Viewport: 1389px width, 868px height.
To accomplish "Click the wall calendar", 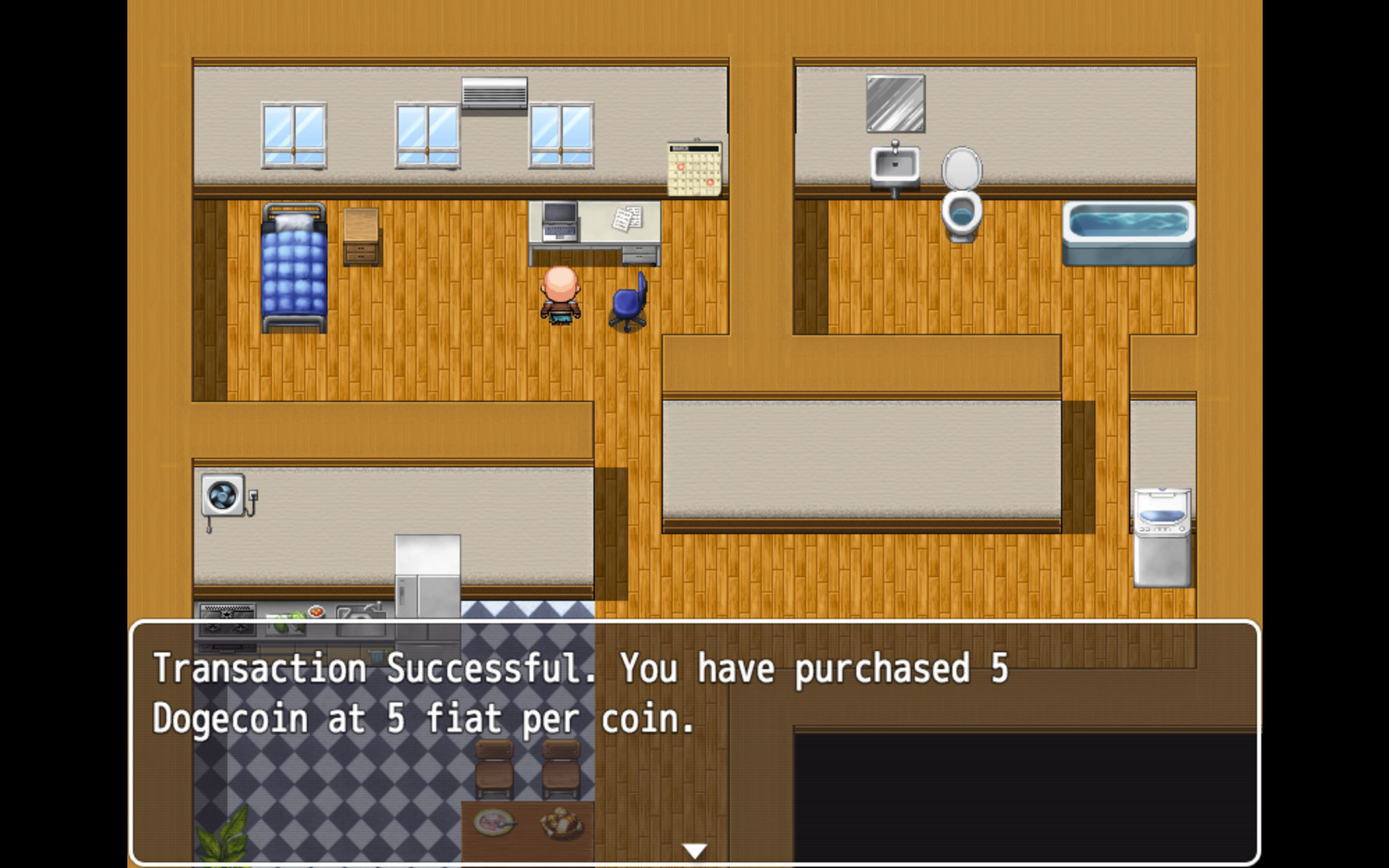I will coord(692,166).
